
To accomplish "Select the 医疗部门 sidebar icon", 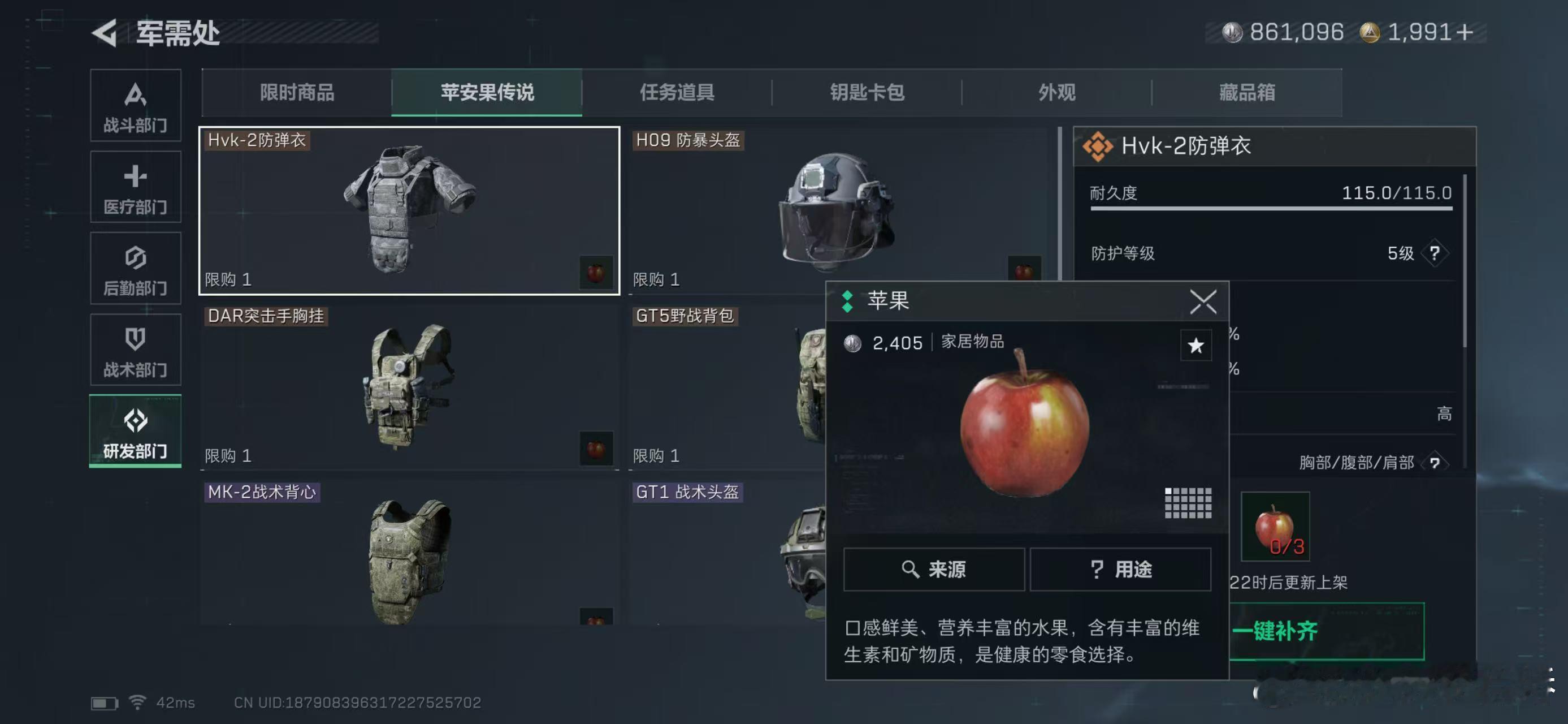I will pos(136,187).
